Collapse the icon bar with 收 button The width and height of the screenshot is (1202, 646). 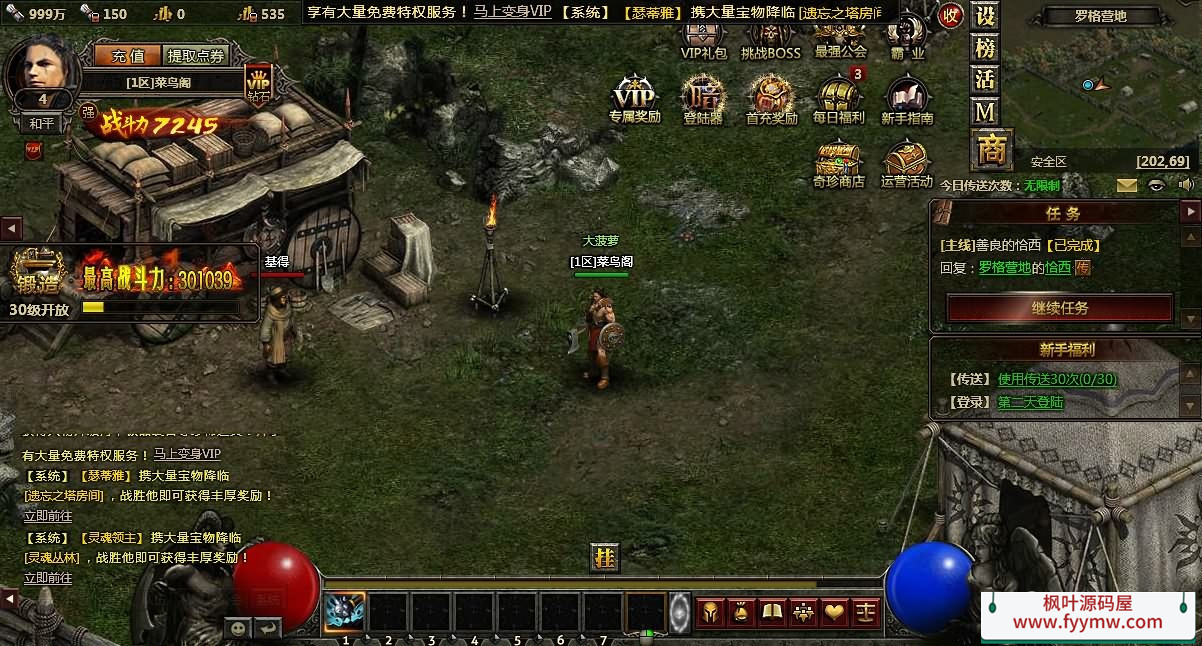click(950, 16)
